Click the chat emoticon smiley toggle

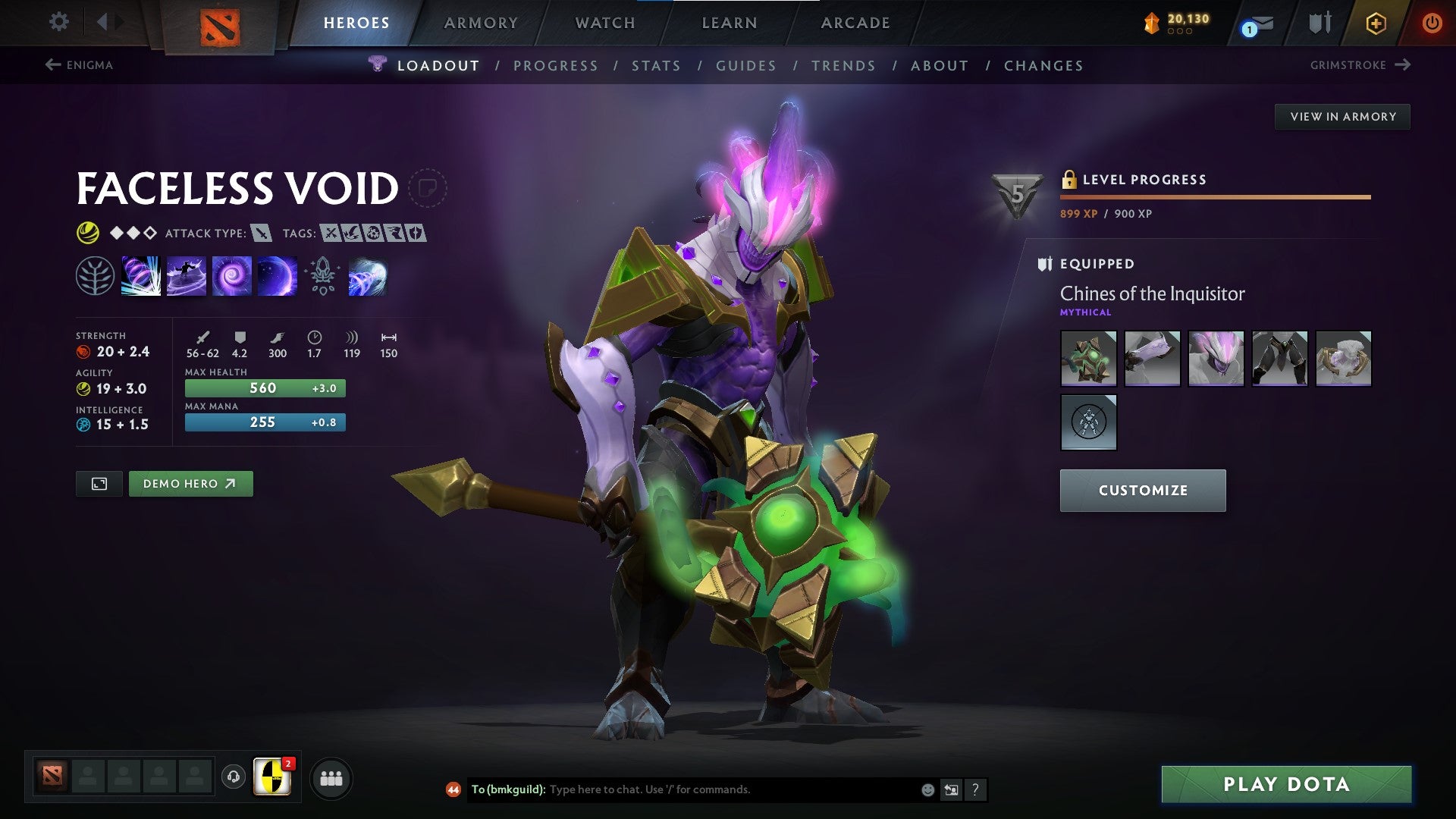927,789
